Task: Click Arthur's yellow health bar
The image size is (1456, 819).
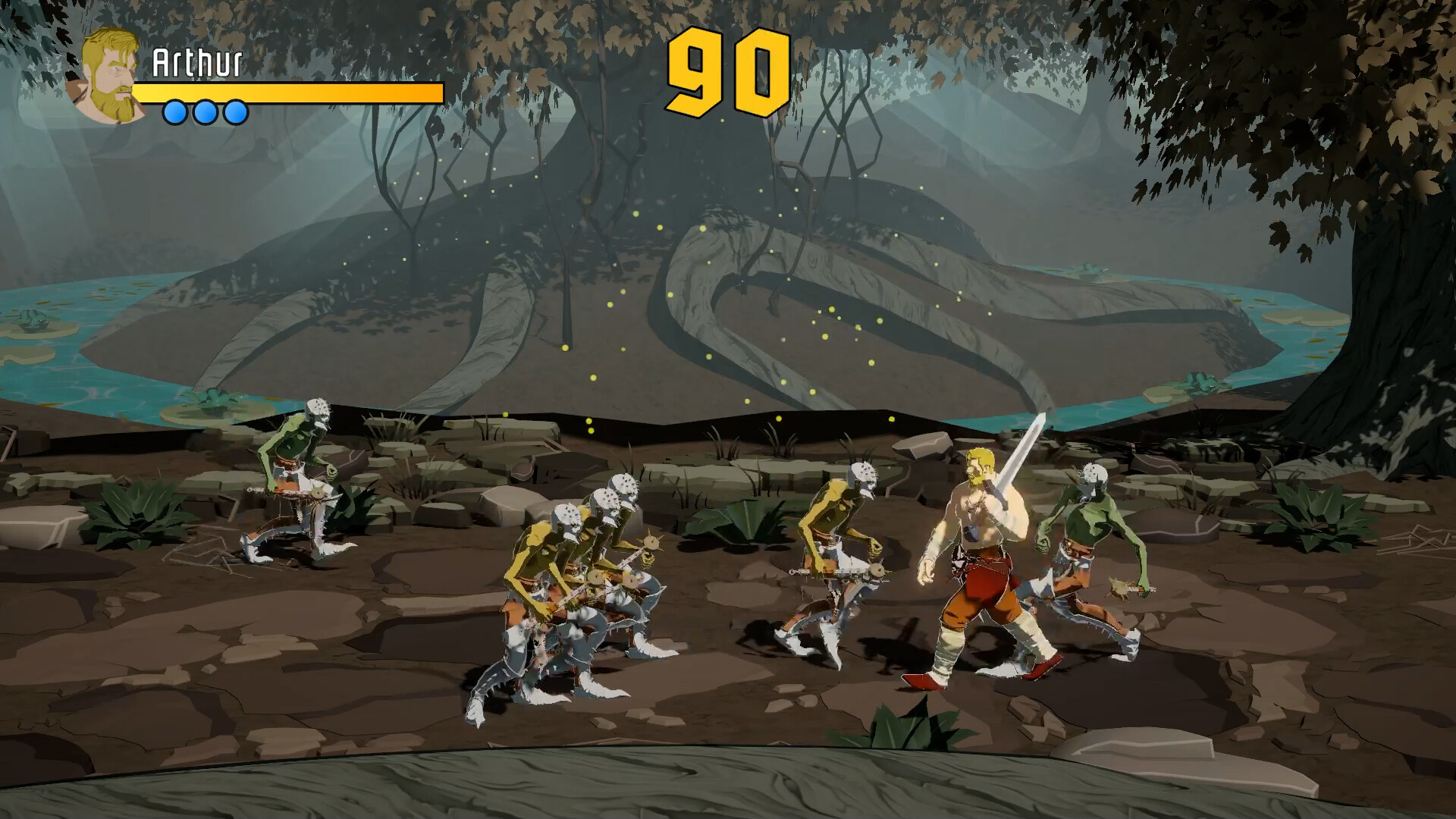Action: (288, 93)
